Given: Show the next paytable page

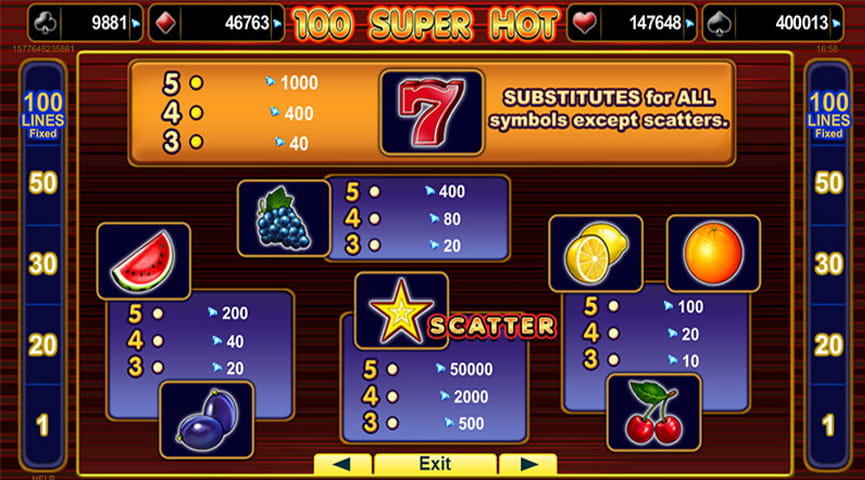Looking at the screenshot, I should [x=527, y=464].
